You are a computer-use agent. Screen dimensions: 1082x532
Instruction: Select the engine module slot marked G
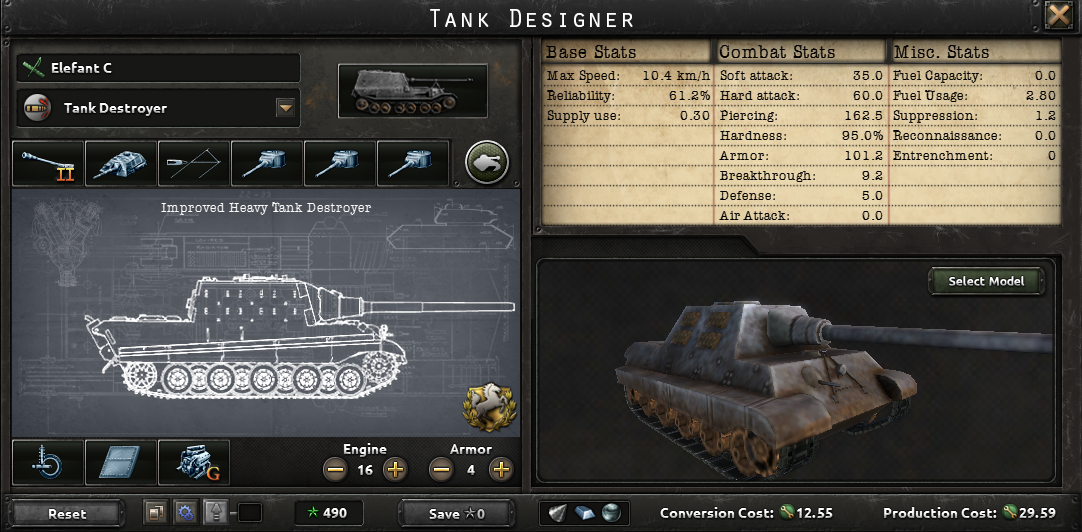[193, 462]
